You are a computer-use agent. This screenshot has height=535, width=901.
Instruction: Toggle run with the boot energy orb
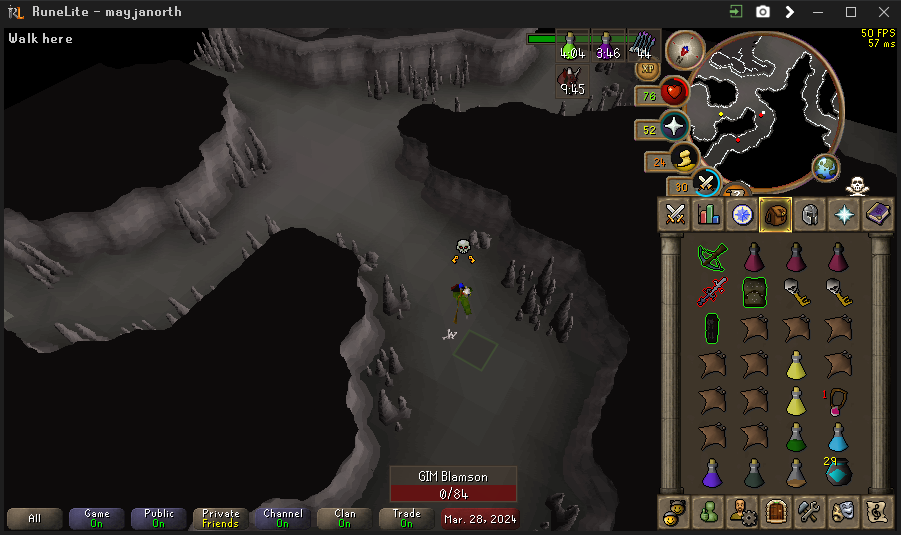[685, 159]
